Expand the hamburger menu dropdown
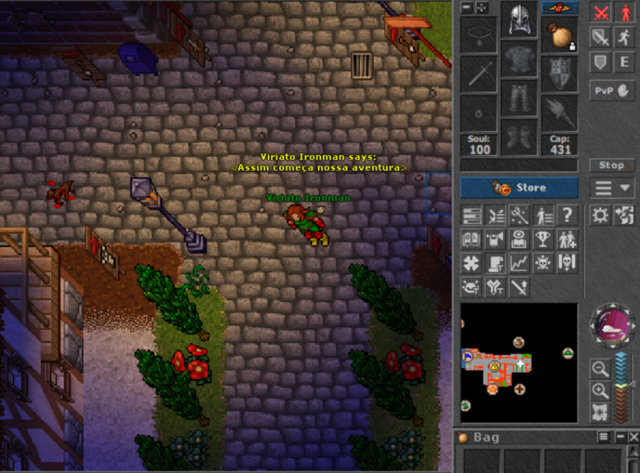The image size is (640, 473). tap(611, 188)
